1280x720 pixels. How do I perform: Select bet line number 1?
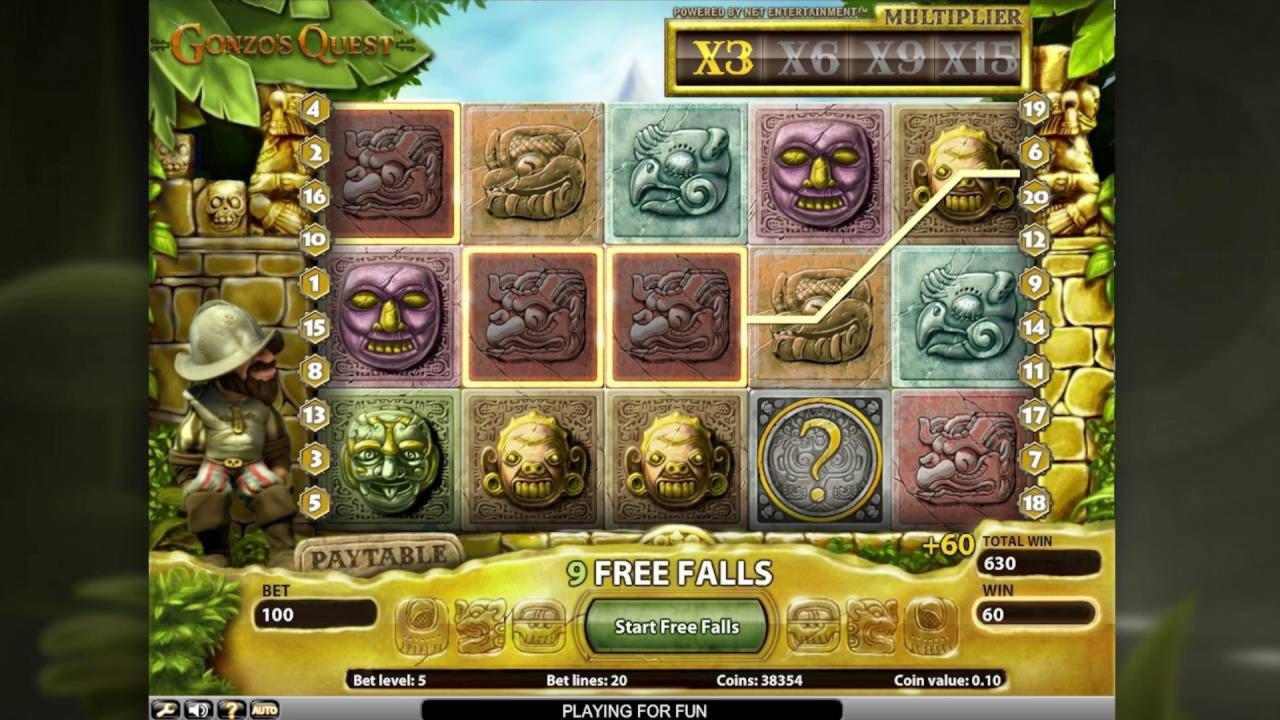[315, 284]
